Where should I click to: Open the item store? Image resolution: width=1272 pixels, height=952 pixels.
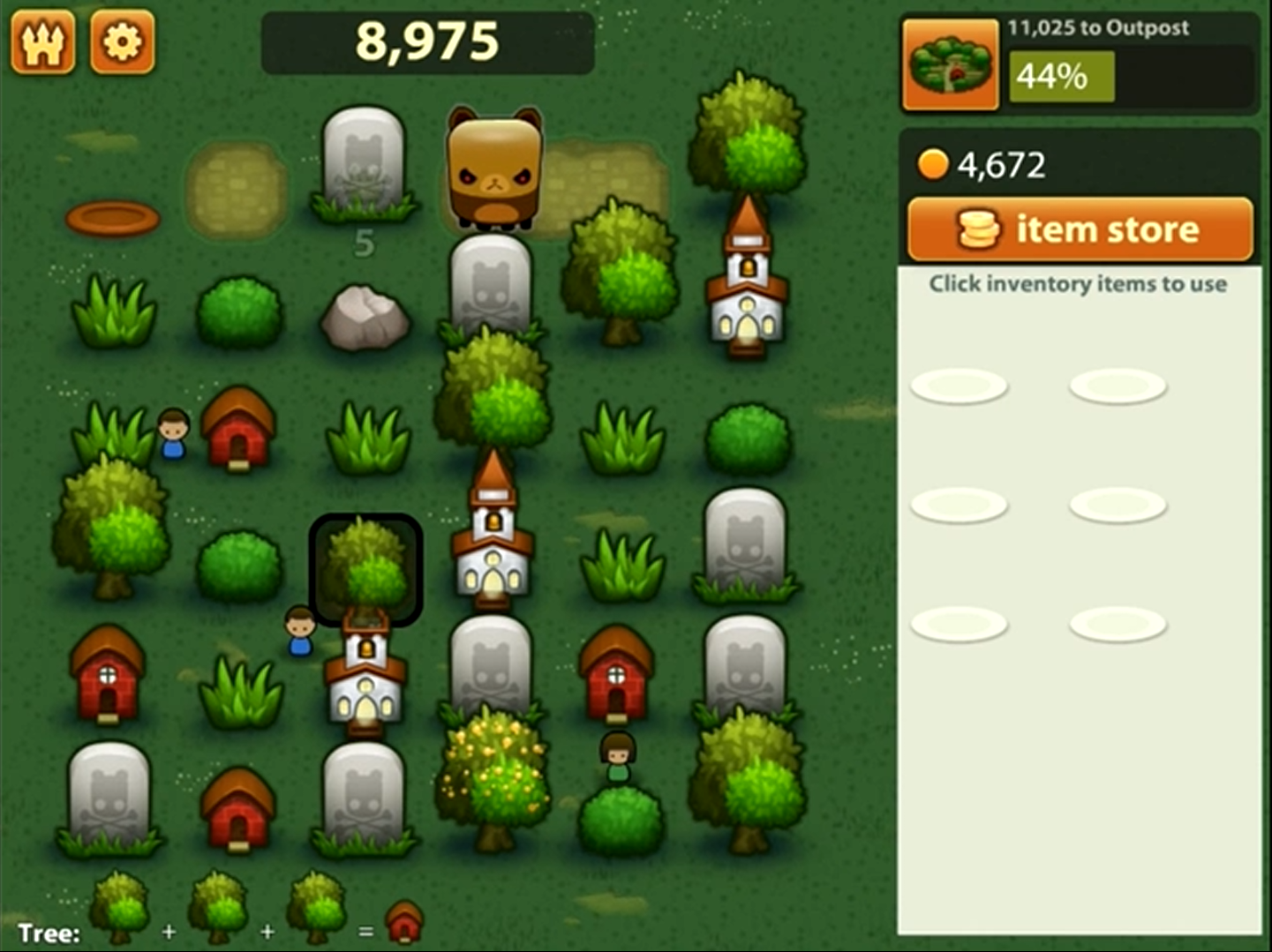click(1080, 229)
